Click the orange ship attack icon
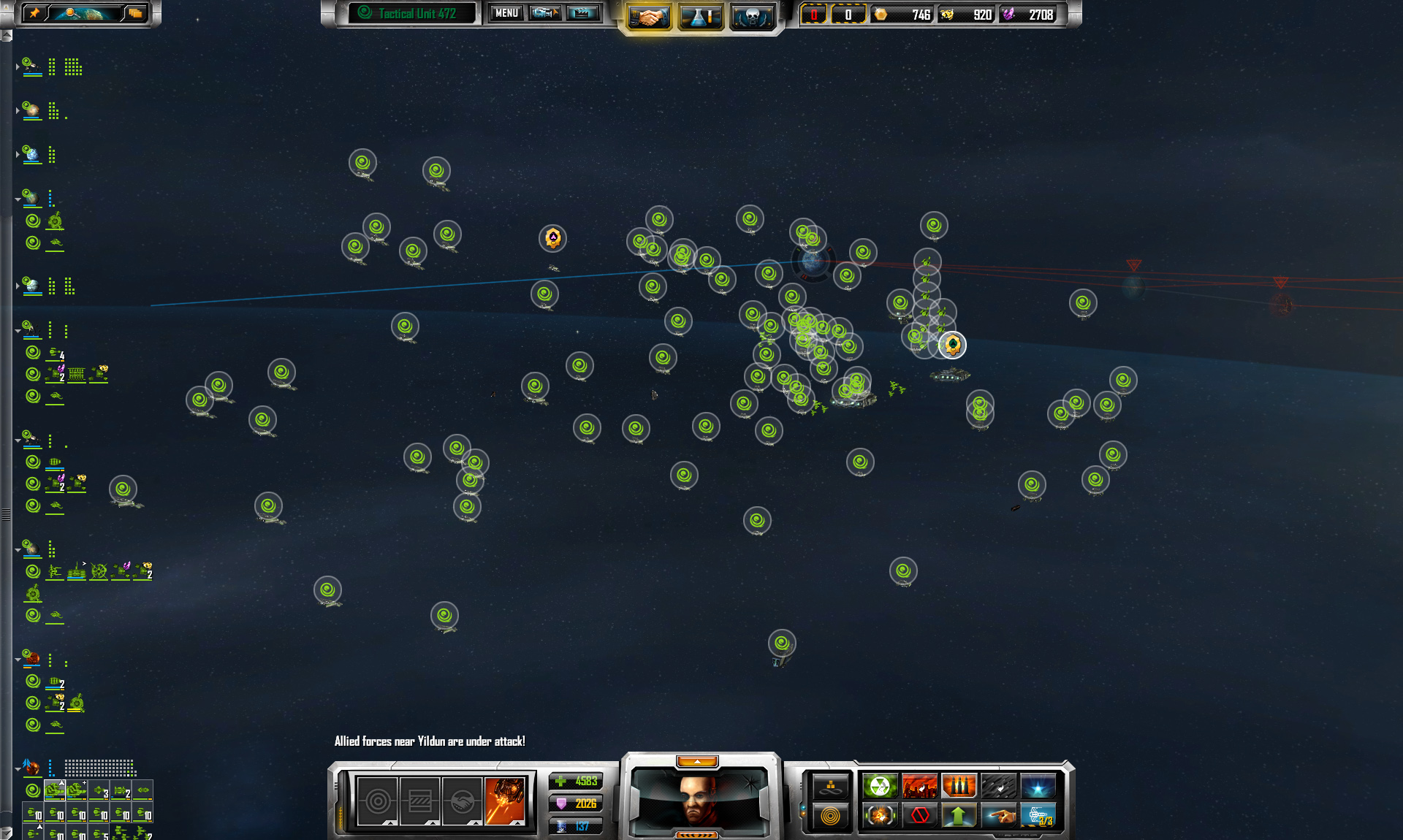1403x840 pixels. tap(505, 801)
